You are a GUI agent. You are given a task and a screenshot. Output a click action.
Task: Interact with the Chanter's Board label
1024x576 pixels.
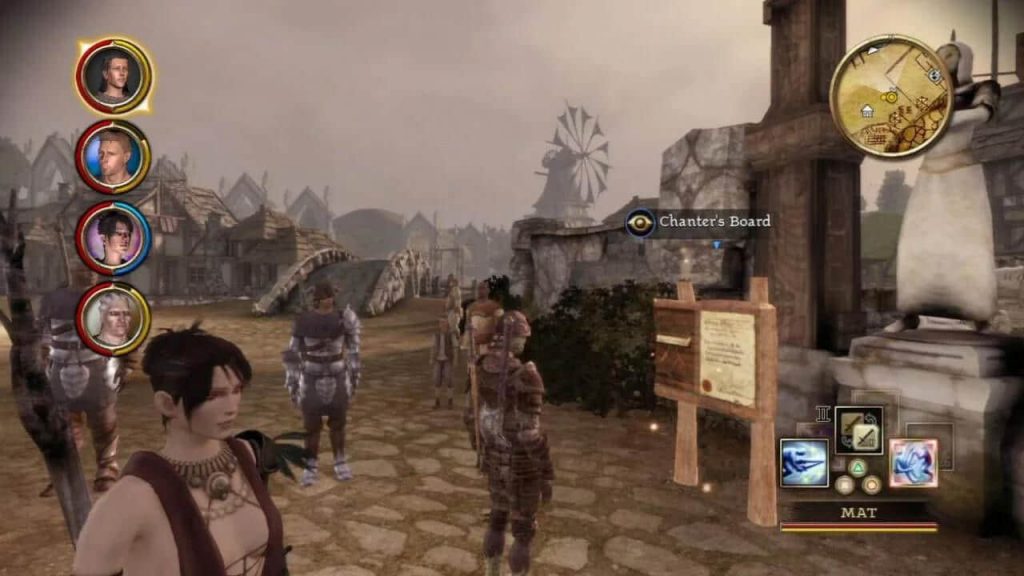pyautogui.click(x=714, y=221)
